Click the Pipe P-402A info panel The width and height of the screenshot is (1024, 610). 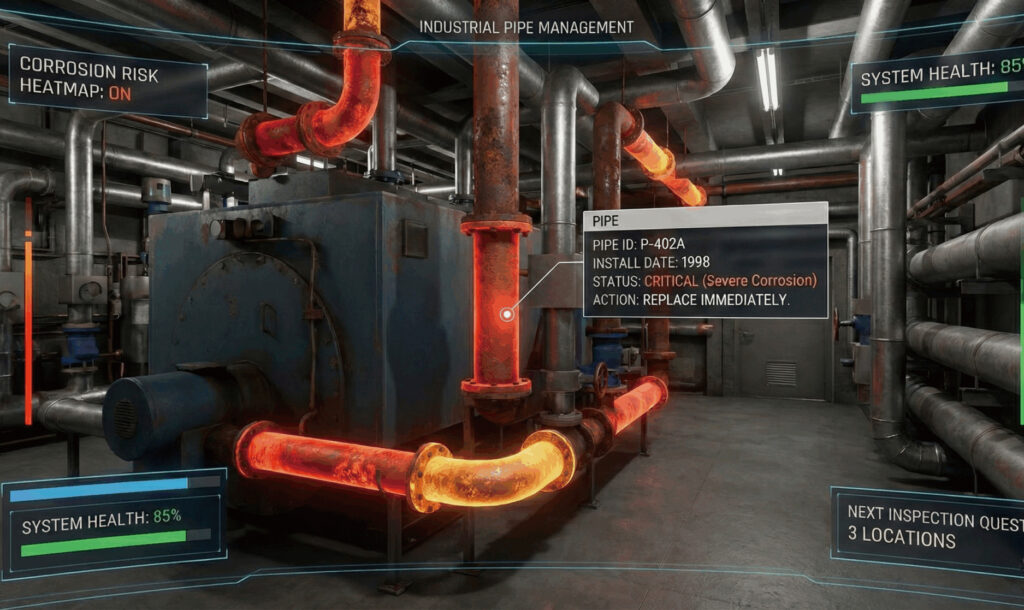(705, 260)
